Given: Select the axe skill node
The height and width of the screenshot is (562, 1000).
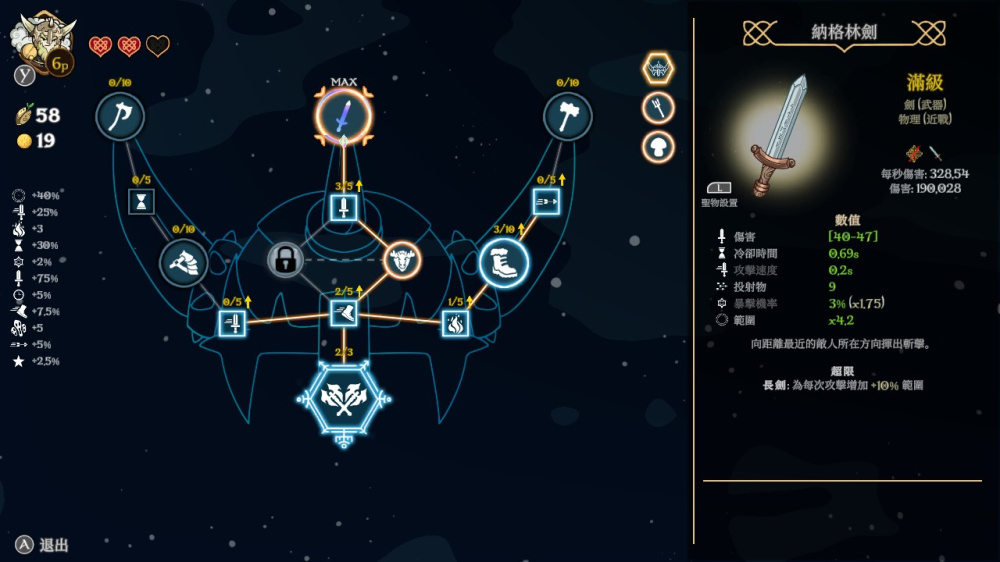Looking at the screenshot, I should pos(120,117).
